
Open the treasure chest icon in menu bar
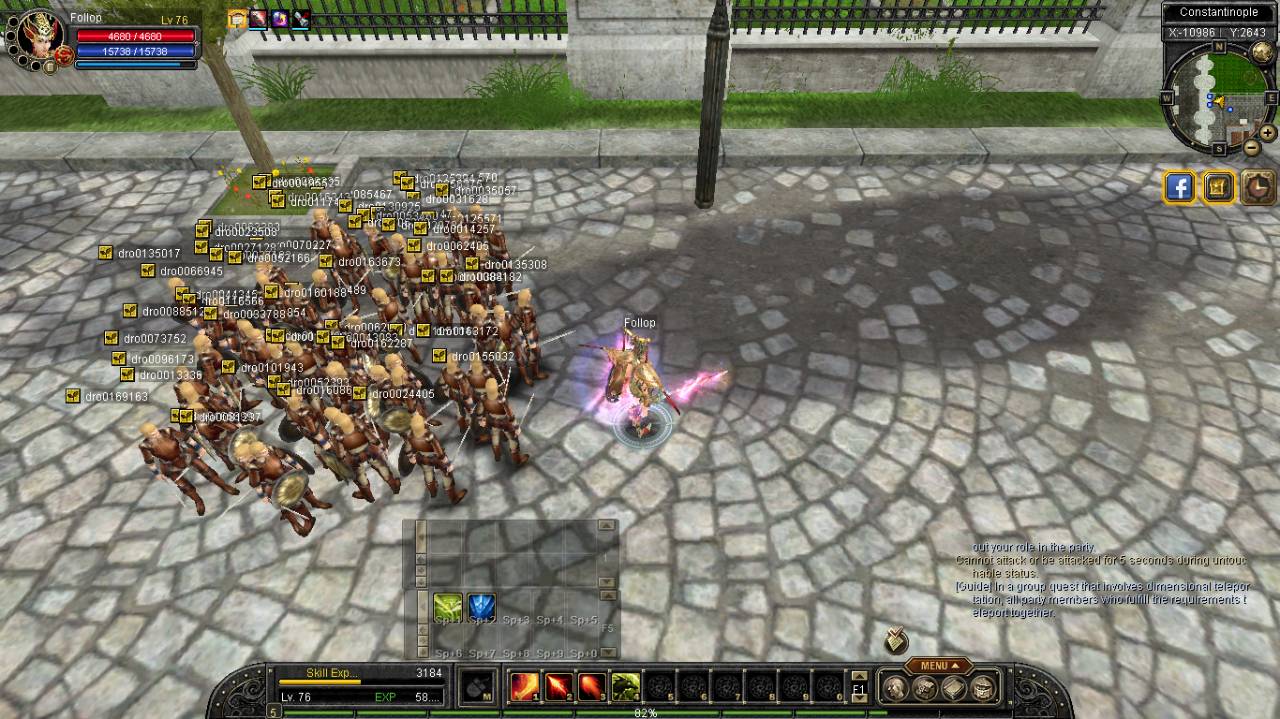click(x=984, y=688)
